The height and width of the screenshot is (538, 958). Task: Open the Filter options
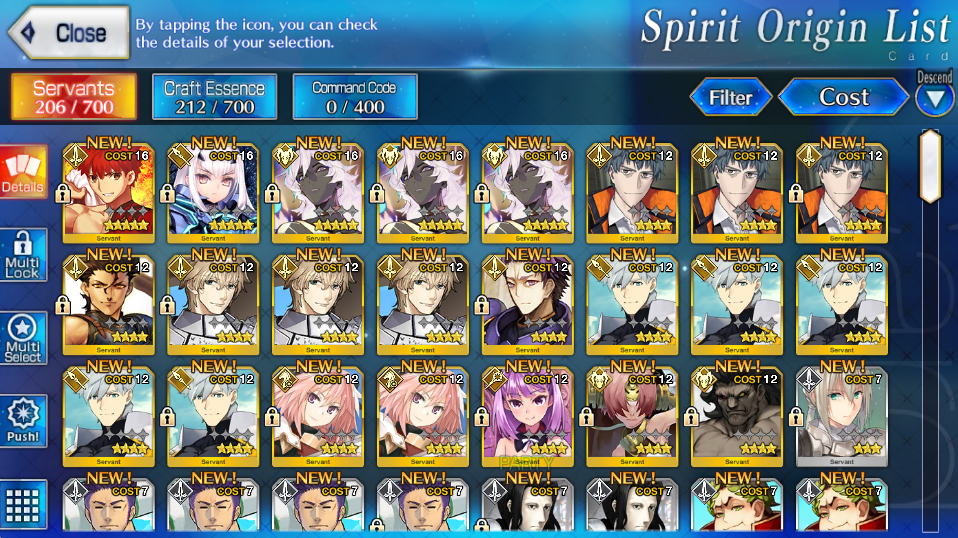(730, 97)
